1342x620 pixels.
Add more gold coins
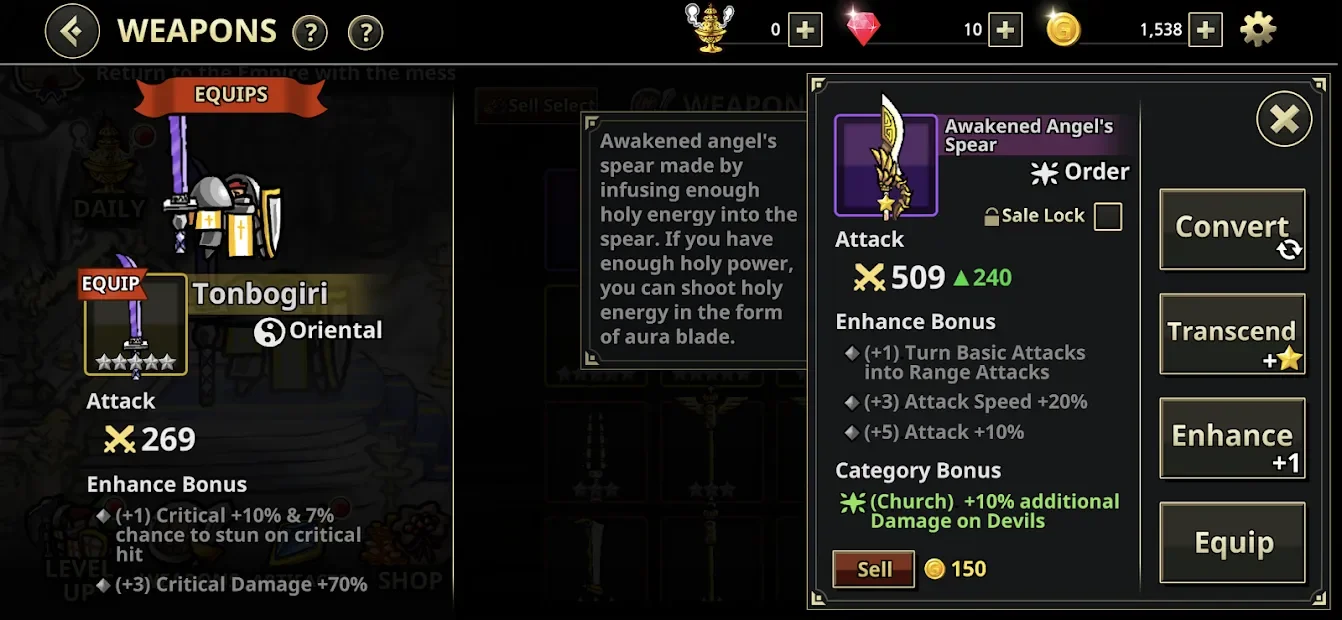(x=1206, y=30)
